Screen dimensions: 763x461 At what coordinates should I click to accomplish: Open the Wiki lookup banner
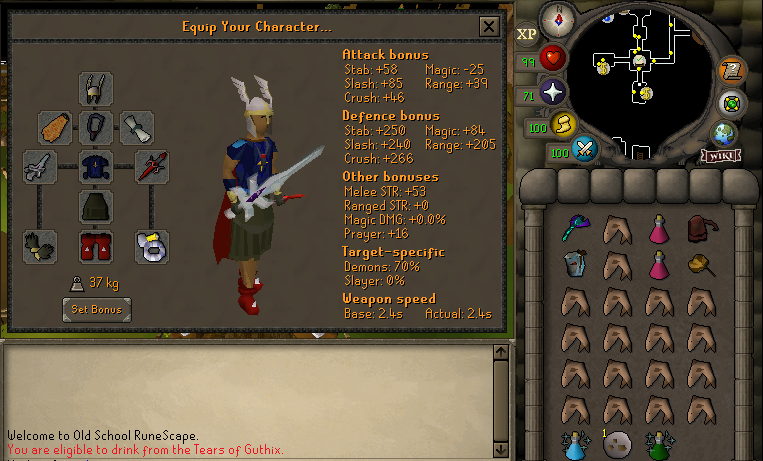pos(719,155)
